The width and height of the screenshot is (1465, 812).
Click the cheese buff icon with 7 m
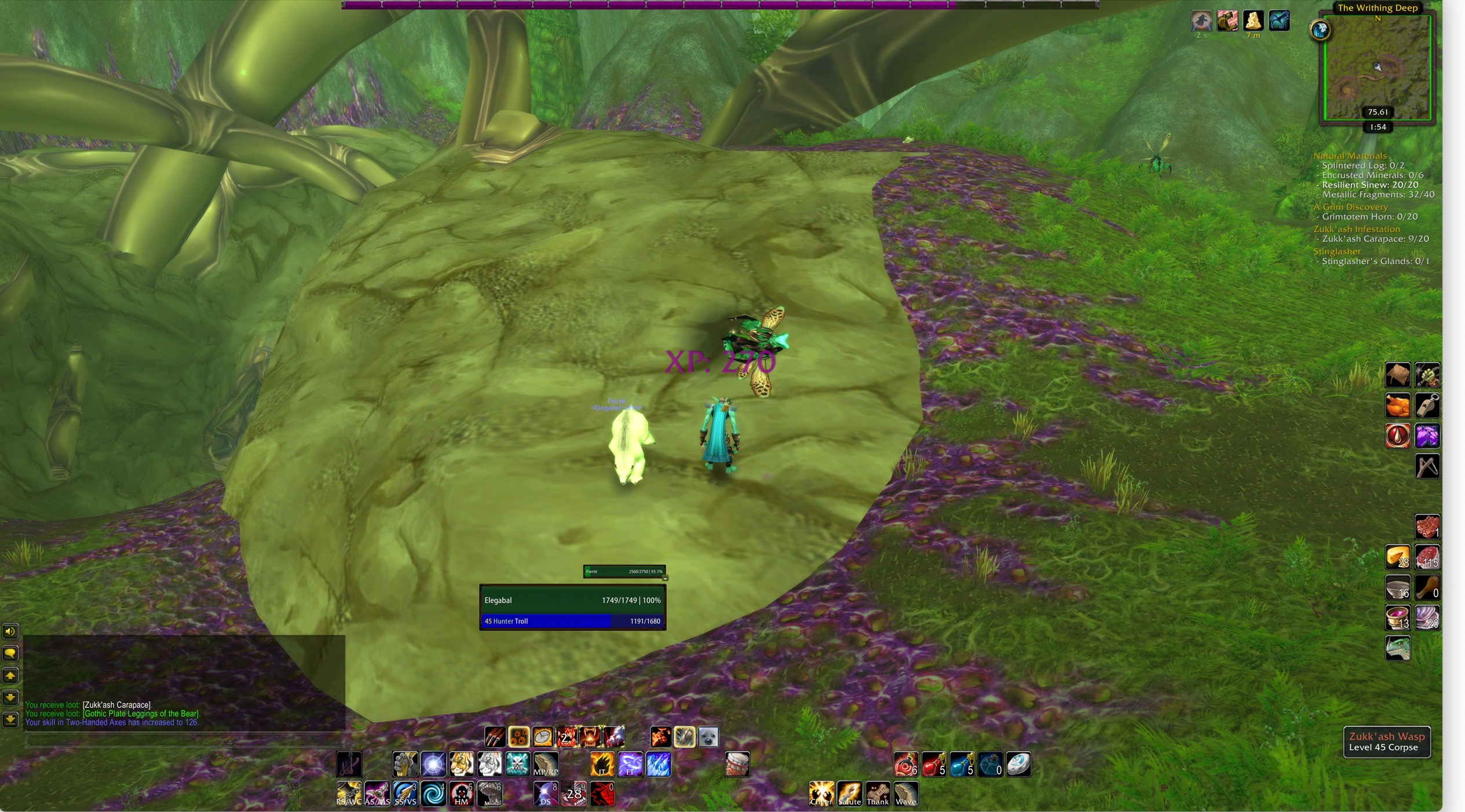coord(1253,21)
